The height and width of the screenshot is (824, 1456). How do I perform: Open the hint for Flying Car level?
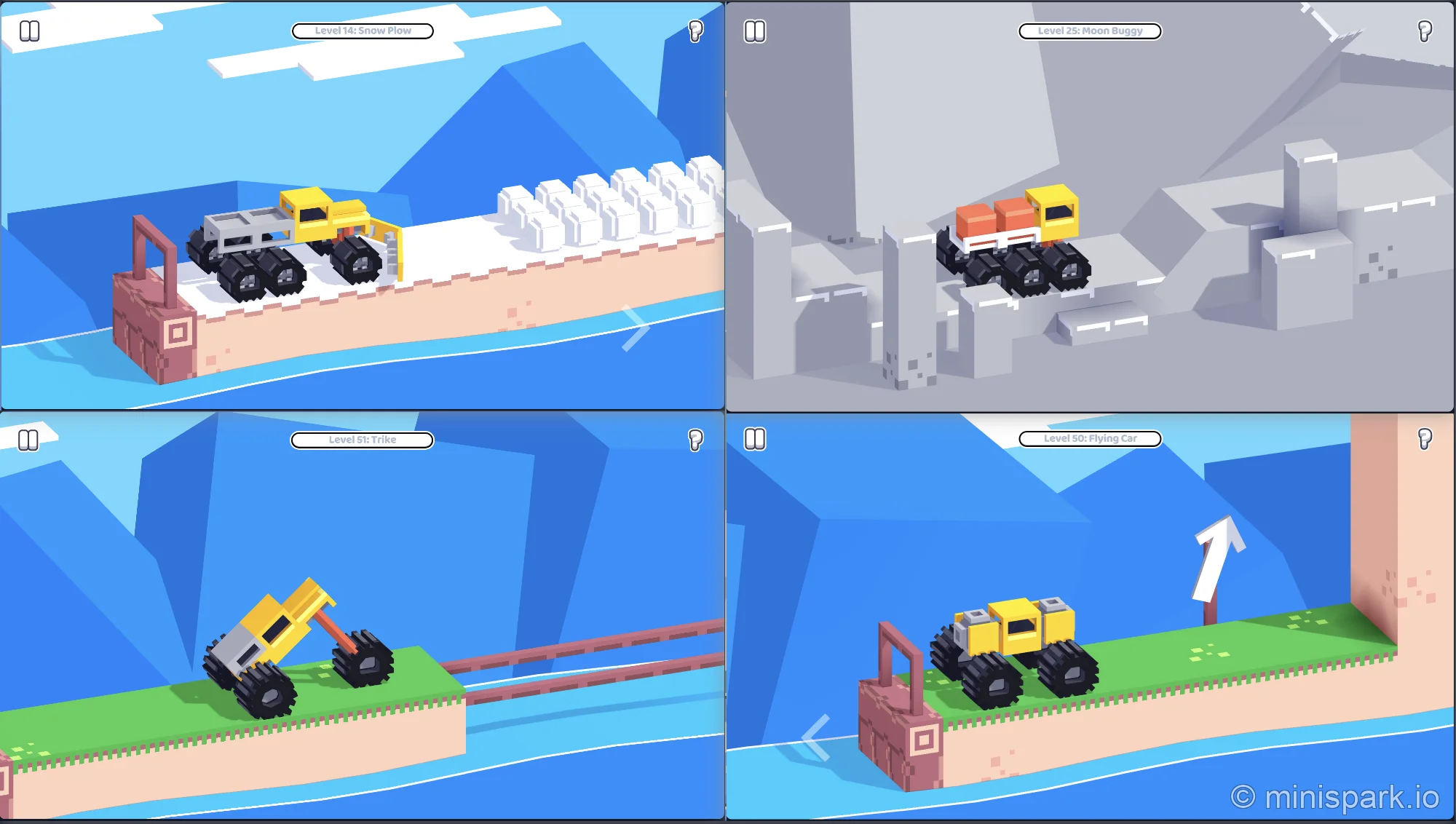pyautogui.click(x=1423, y=439)
